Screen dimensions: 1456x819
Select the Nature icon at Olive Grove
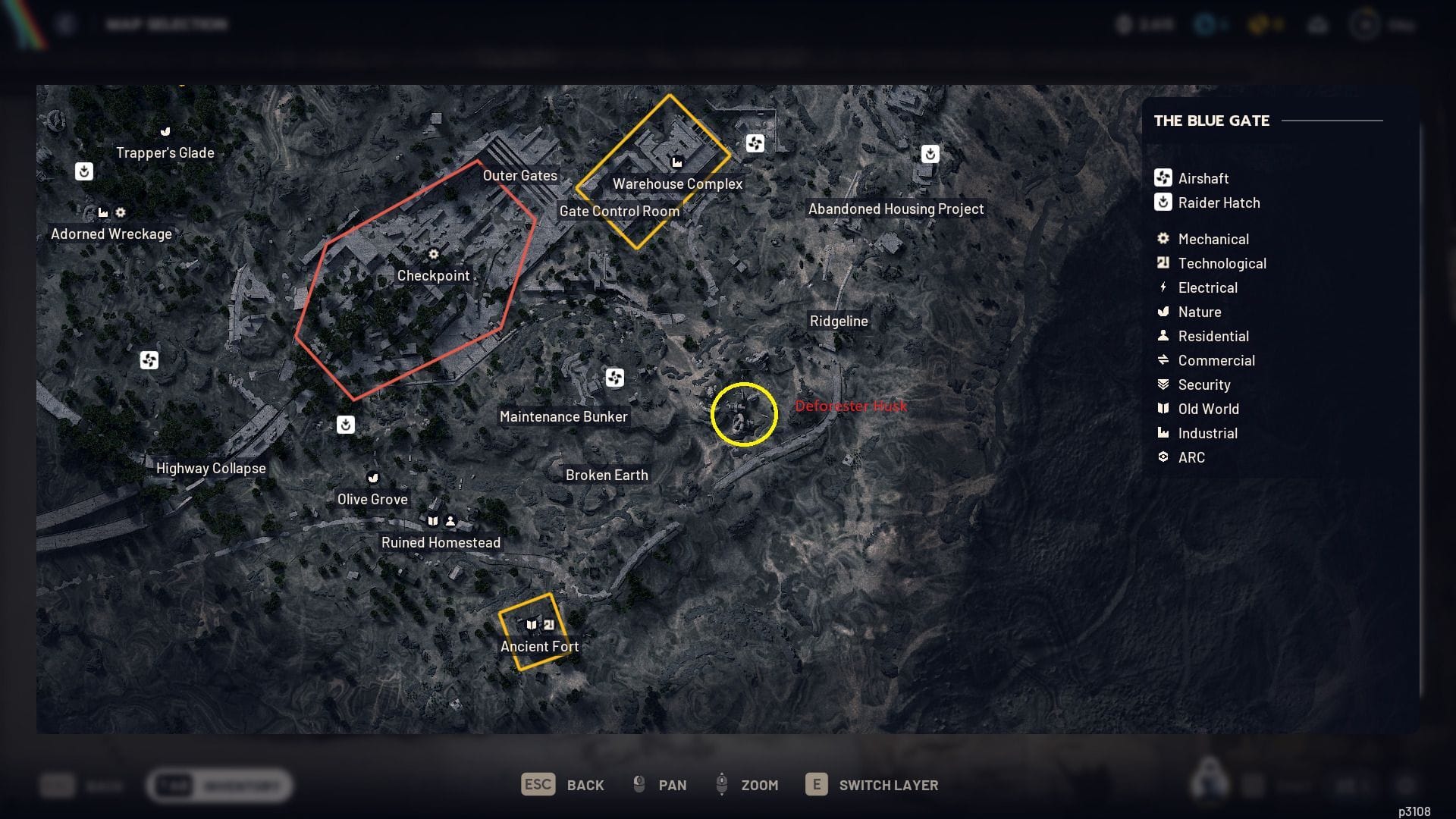tap(372, 478)
